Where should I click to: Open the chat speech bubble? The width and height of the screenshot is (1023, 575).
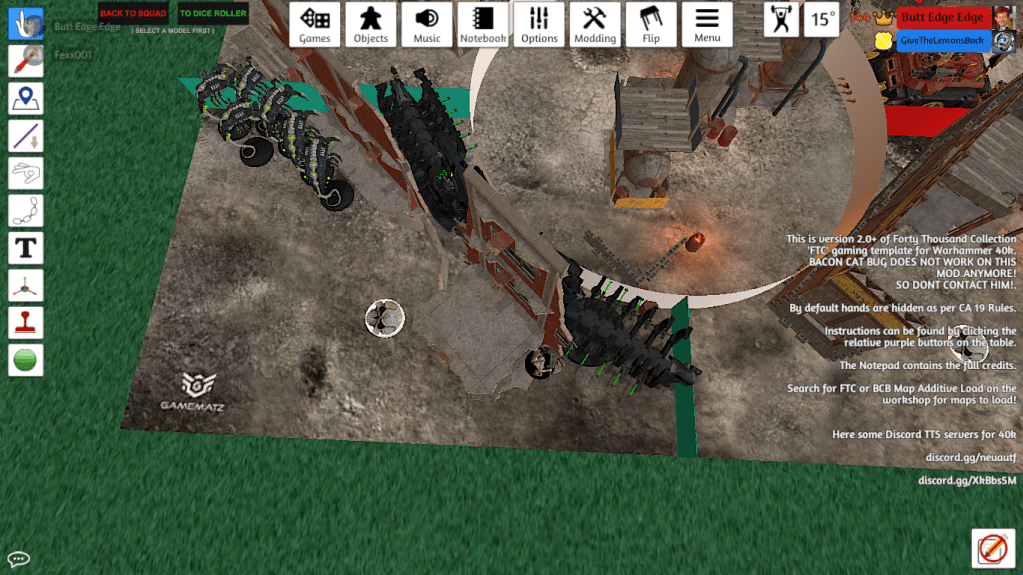[x=18, y=559]
